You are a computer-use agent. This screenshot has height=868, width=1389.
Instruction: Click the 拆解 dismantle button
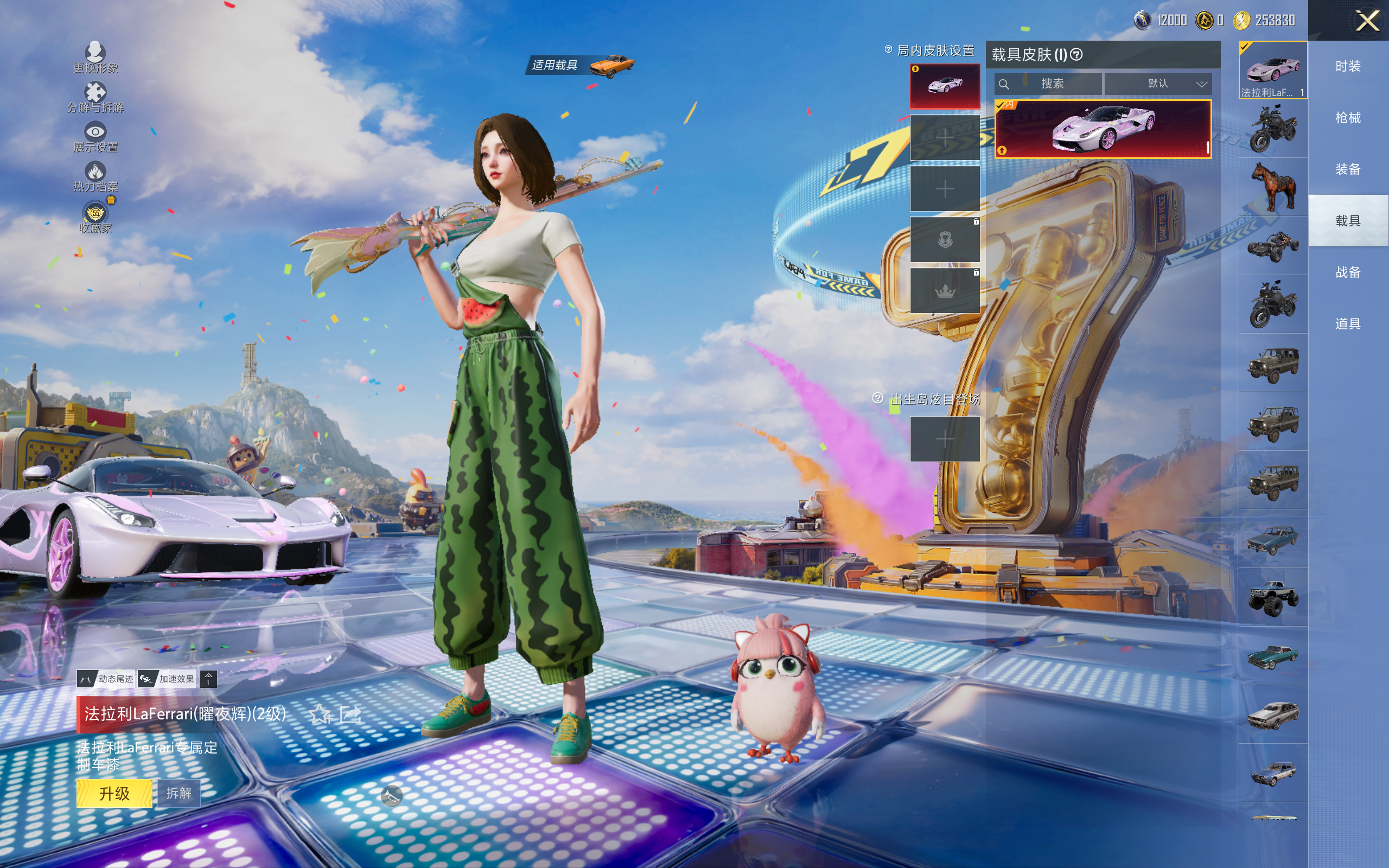(179, 793)
